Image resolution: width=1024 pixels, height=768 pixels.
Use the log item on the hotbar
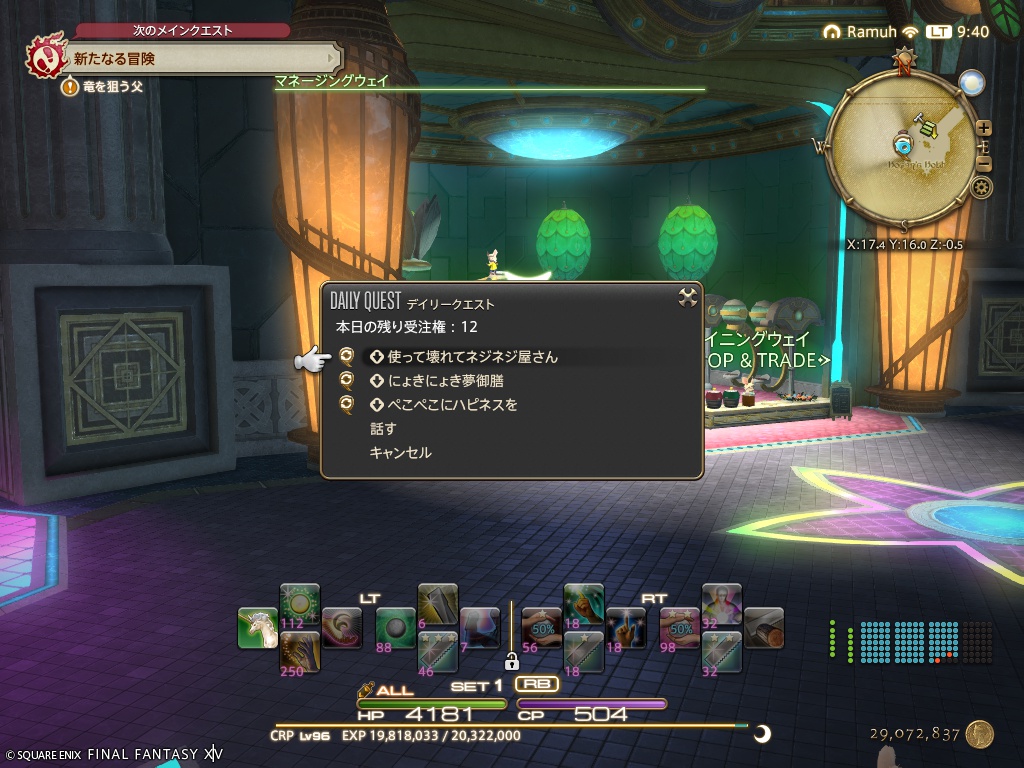coord(763,627)
